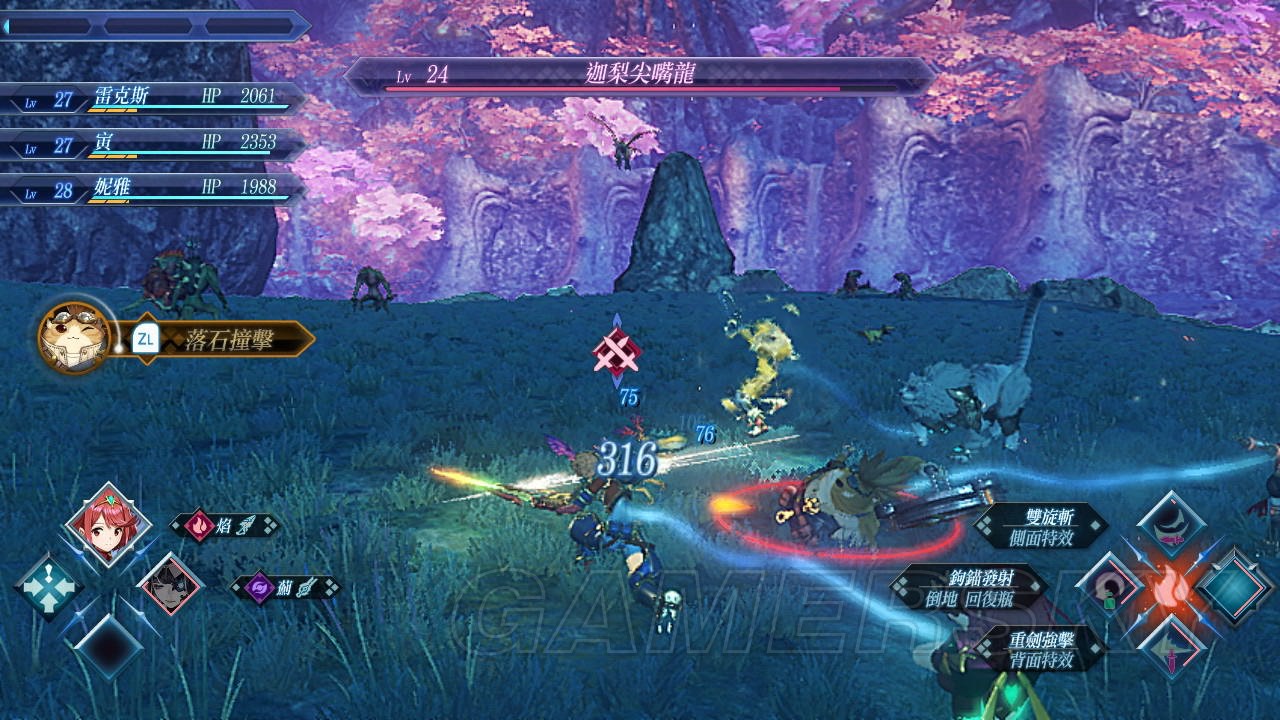This screenshot has width=1280, height=720.
Task: Activate the bottom art icon with sword
Action: (1174, 648)
